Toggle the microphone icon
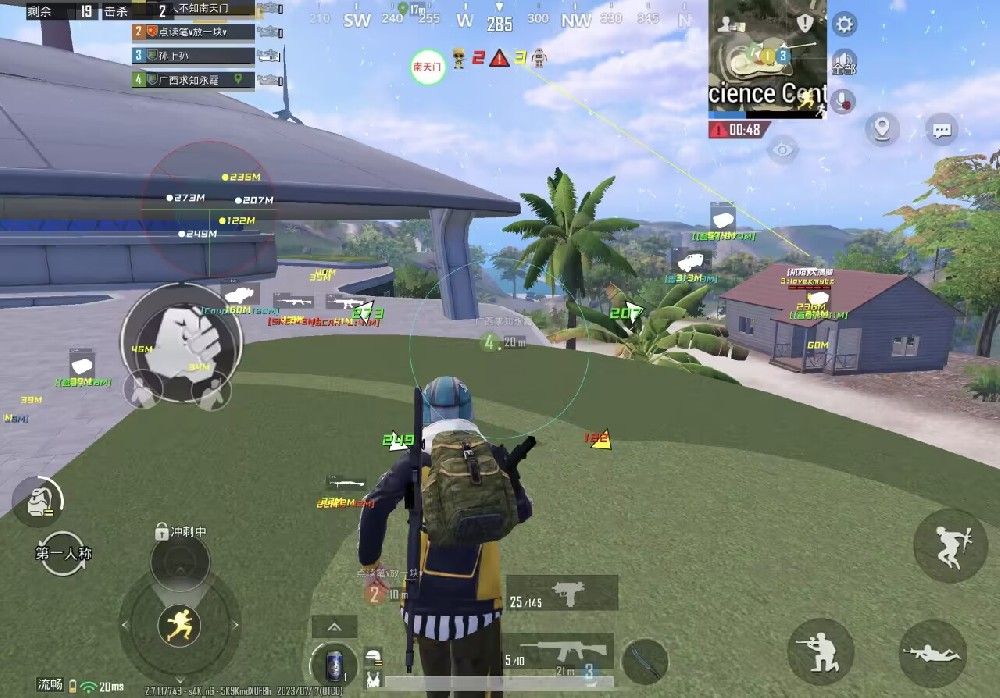Viewport: 1000px width, 698px height. coord(845,100)
